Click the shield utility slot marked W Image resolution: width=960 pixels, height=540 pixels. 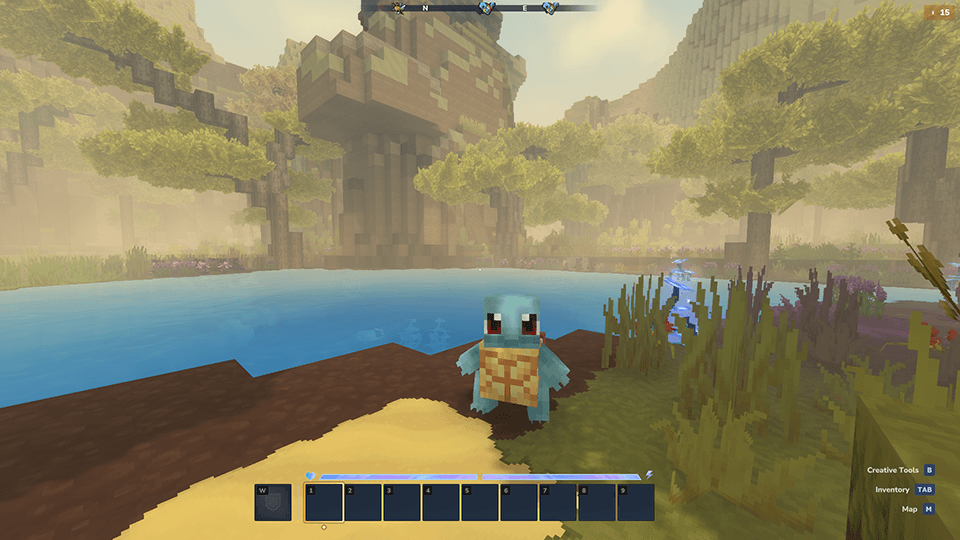click(x=273, y=503)
